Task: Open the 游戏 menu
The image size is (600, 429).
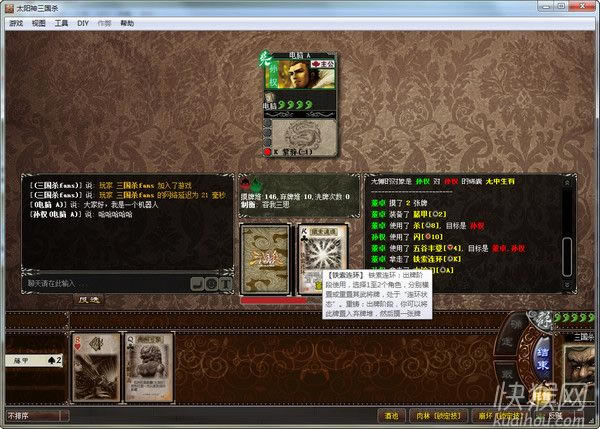Action: [x=15, y=21]
